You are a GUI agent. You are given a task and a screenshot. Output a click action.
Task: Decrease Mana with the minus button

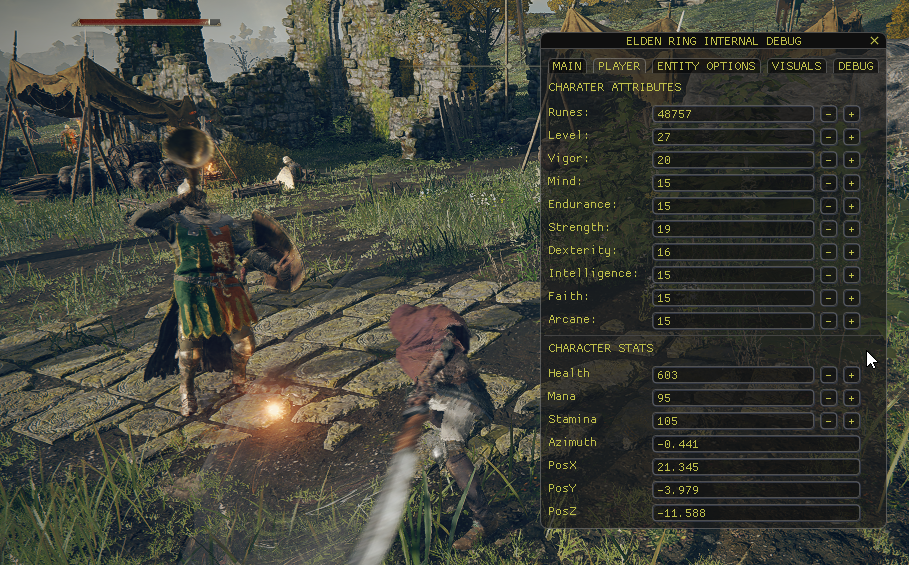tap(829, 398)
